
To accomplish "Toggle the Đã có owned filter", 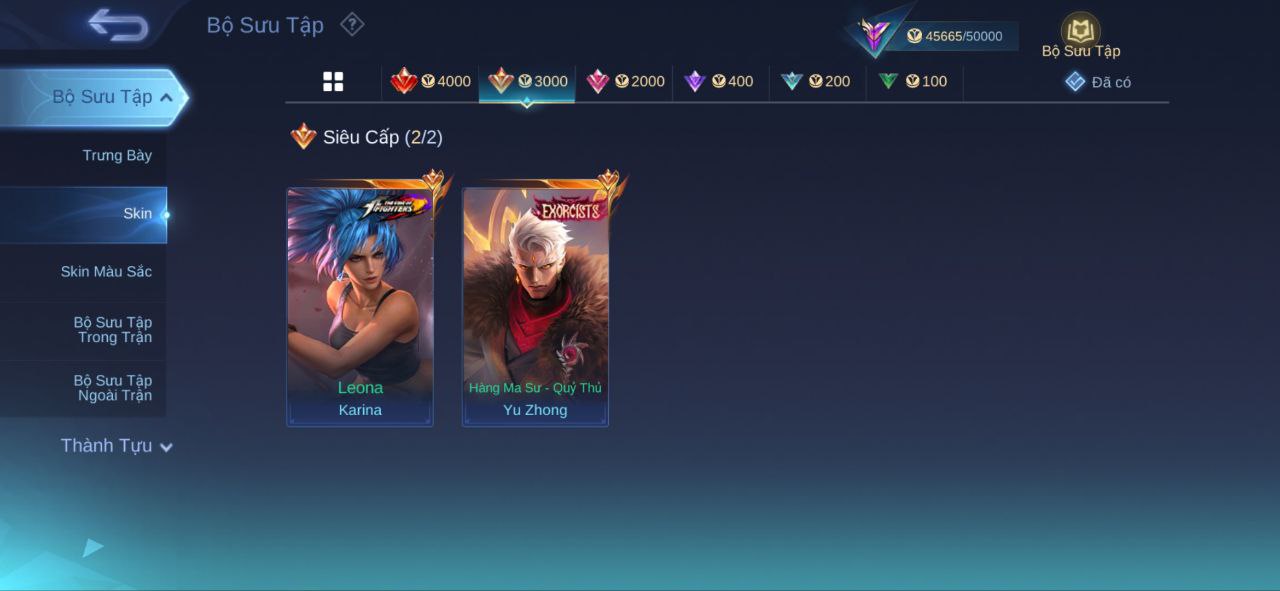I will point(1098,82).
